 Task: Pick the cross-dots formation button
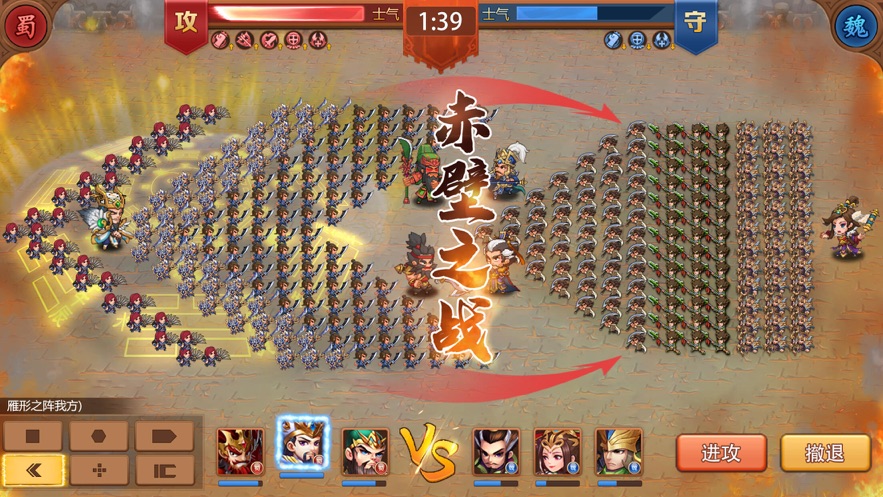pyautogui.click(x=98, y=469)
